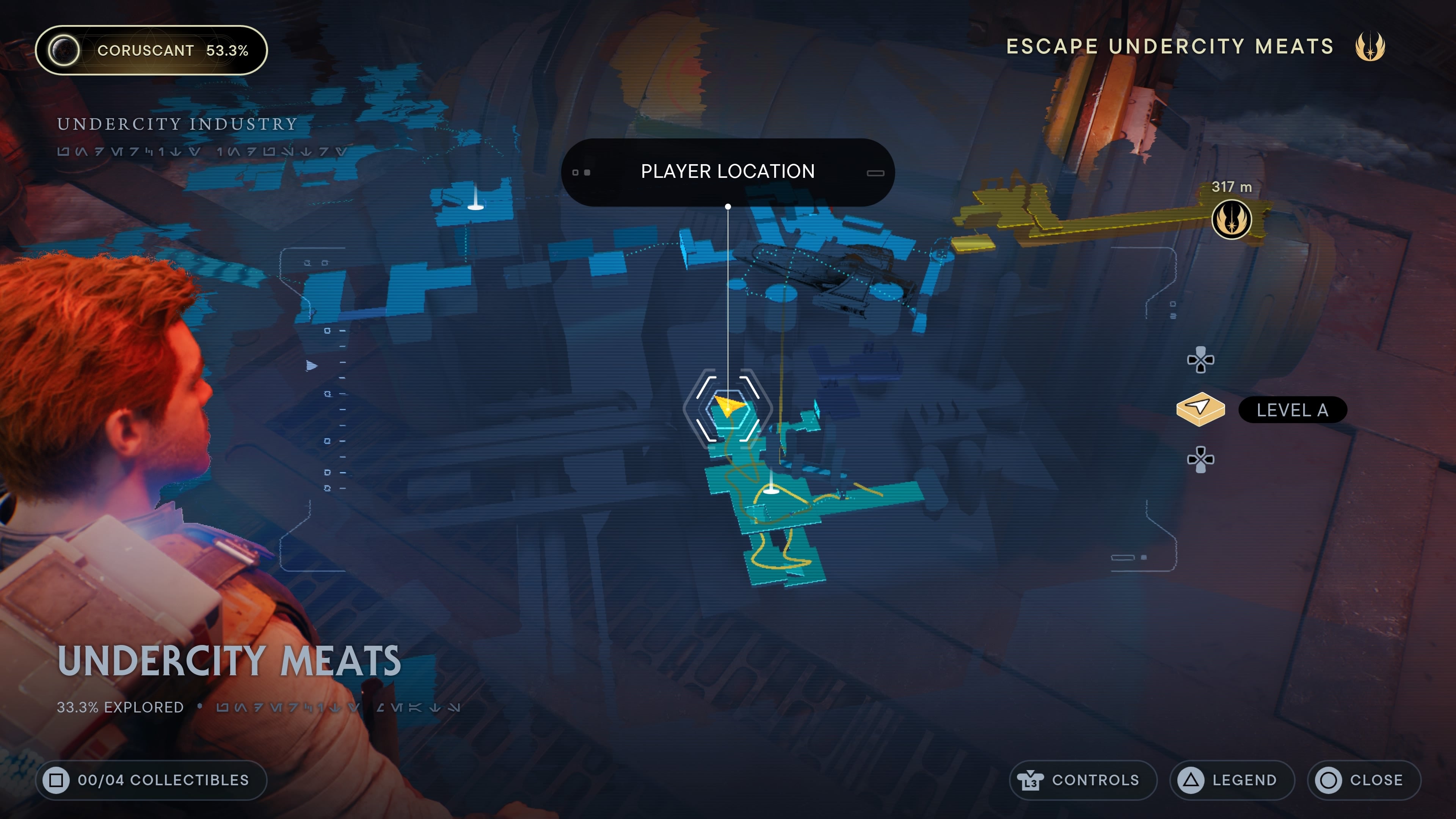Open the Controls help button
1456x819 pixels.
coord(1083,780)
